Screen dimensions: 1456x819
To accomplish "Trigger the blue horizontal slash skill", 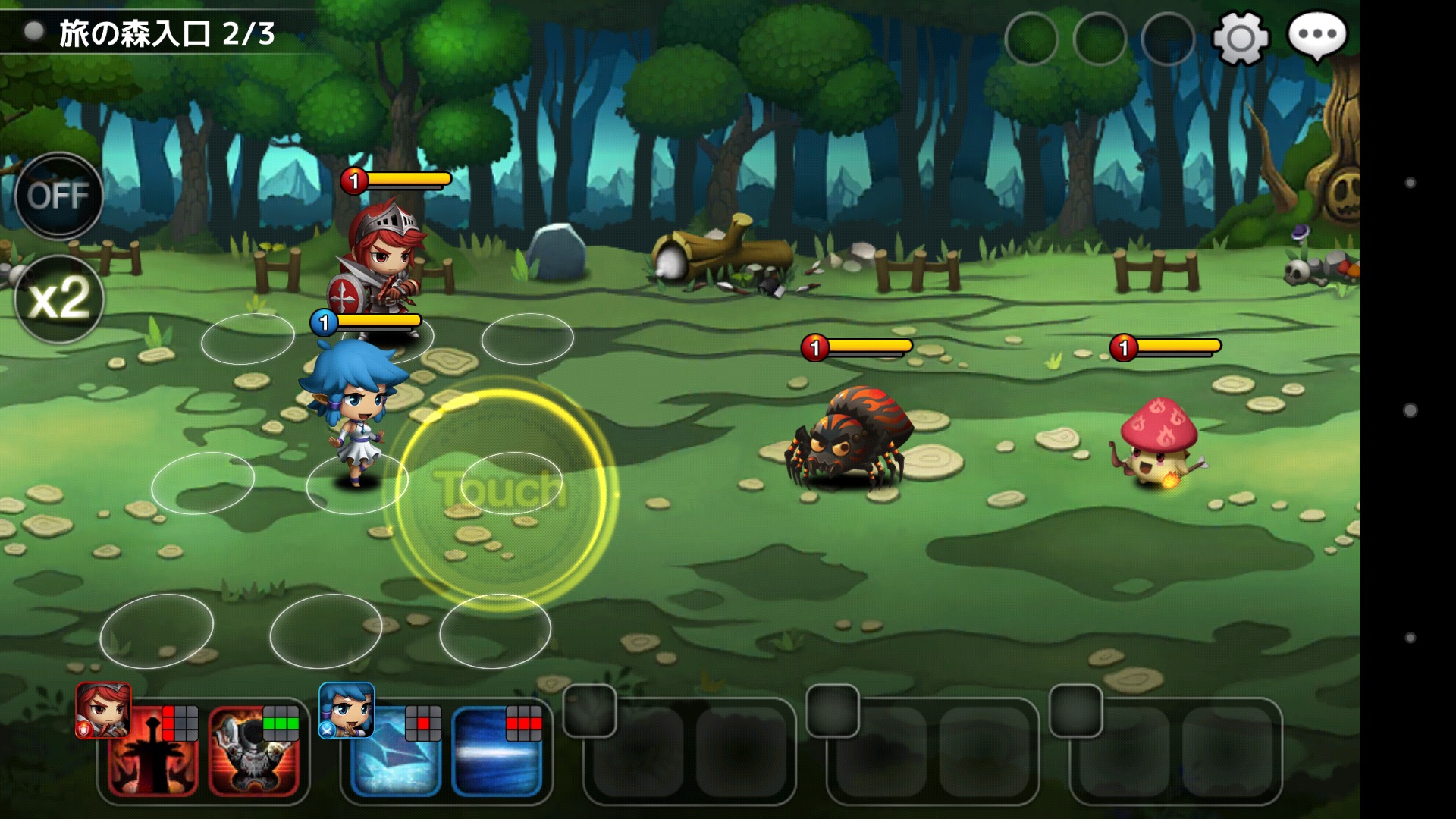I will (497, 752).
